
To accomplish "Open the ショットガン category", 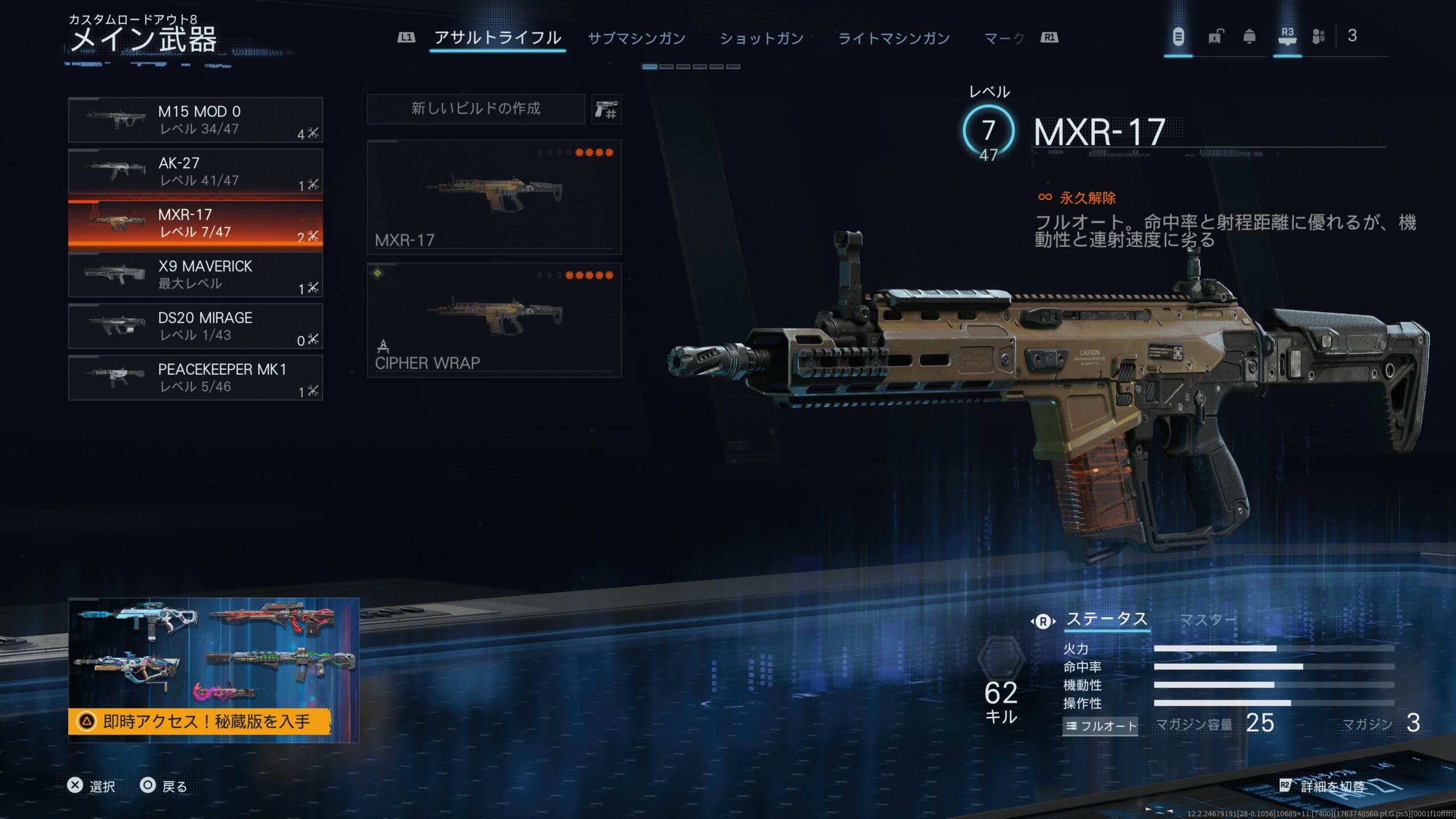I will [762, 38].
